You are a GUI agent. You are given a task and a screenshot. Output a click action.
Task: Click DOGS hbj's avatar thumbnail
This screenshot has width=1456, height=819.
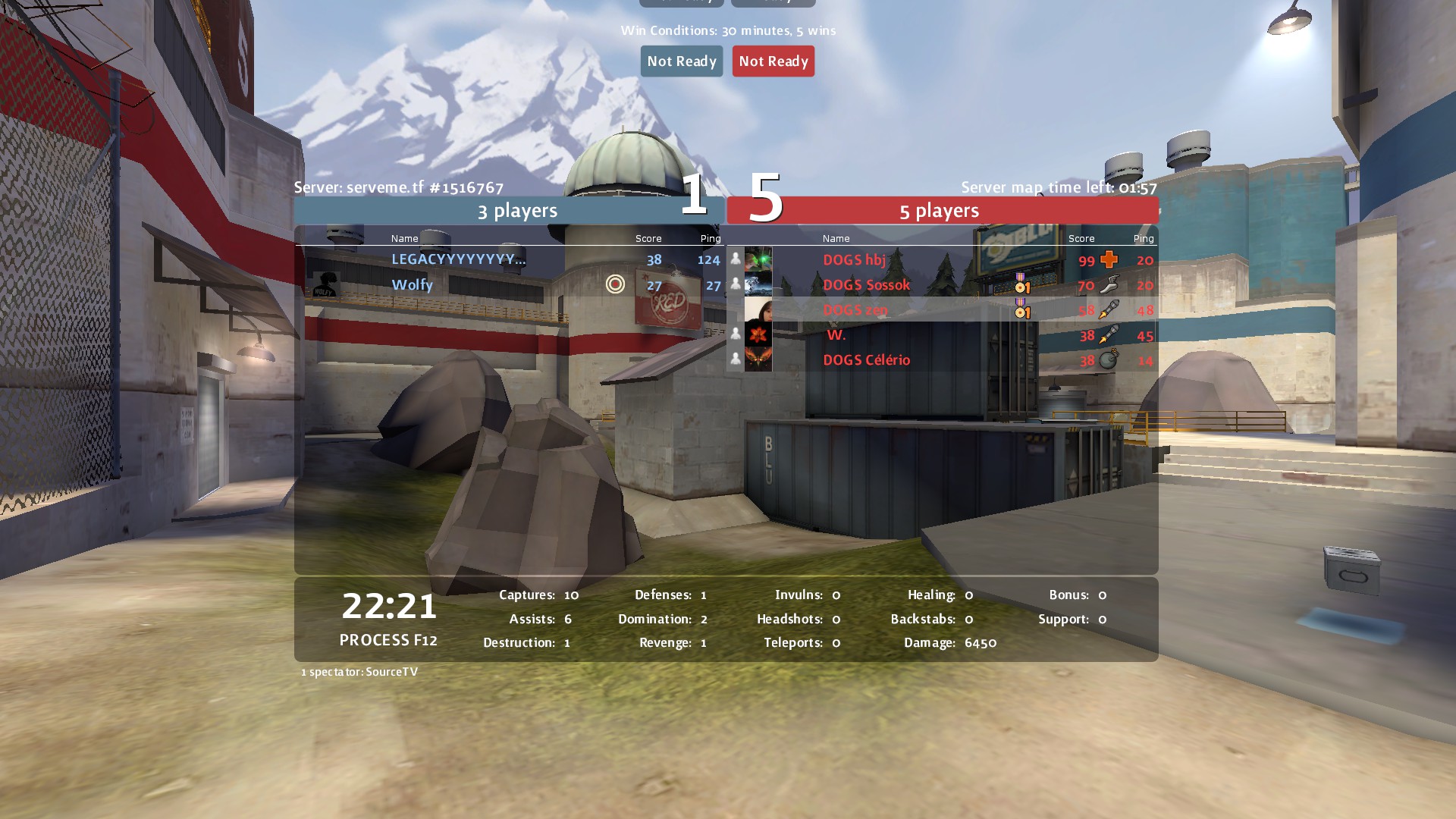tap(758, 259)
